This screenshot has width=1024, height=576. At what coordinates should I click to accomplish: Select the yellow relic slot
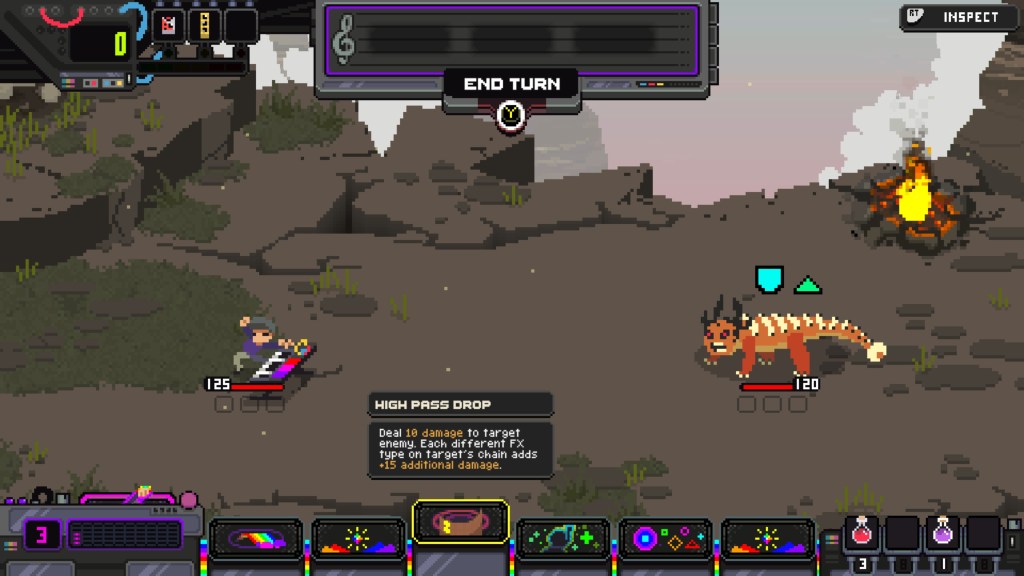[204, 26]
